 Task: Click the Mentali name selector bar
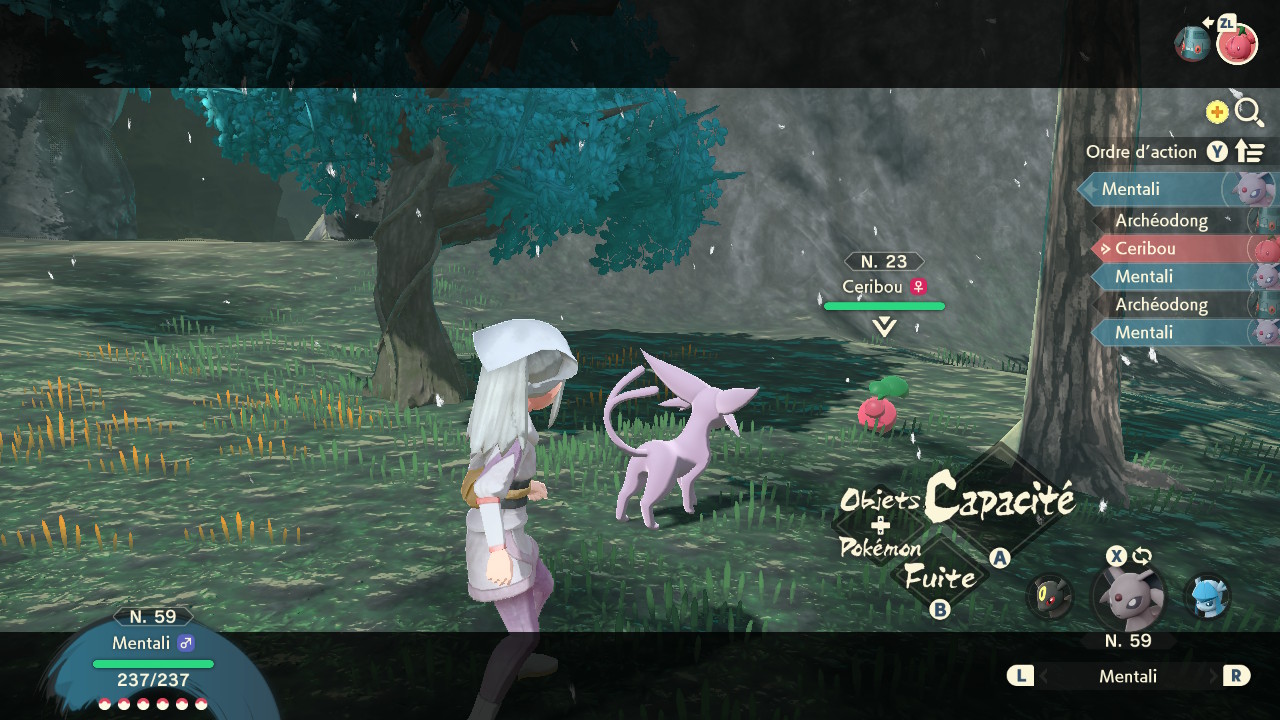point(1127,676)
